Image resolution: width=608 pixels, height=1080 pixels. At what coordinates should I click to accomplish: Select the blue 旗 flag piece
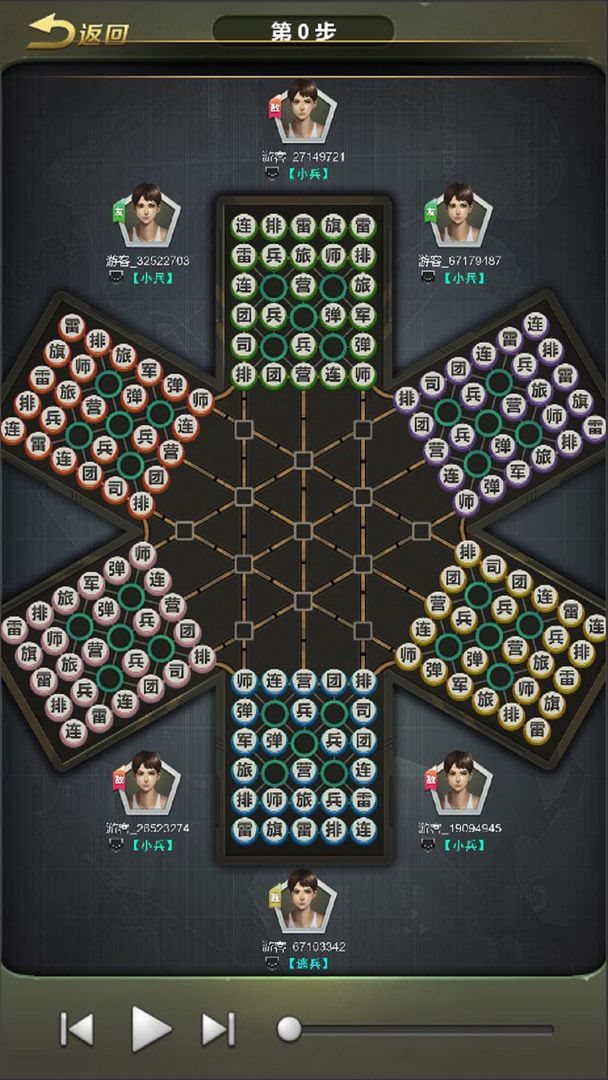(x=273, y=829)
